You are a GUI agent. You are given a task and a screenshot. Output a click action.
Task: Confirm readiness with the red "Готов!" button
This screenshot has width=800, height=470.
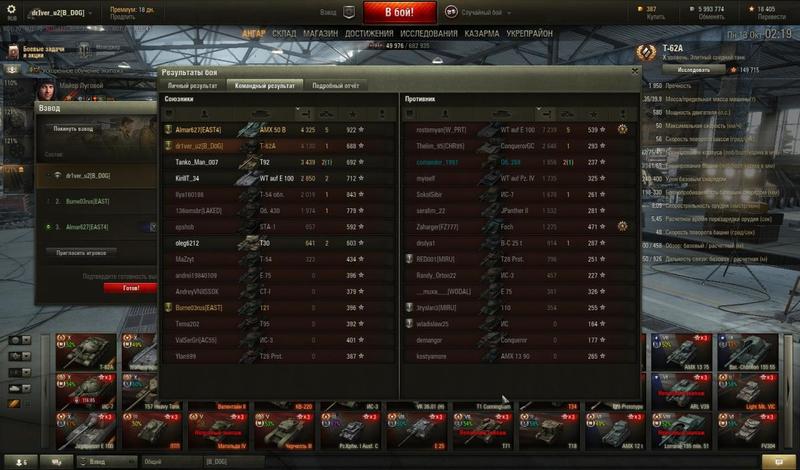pos(130,287)
